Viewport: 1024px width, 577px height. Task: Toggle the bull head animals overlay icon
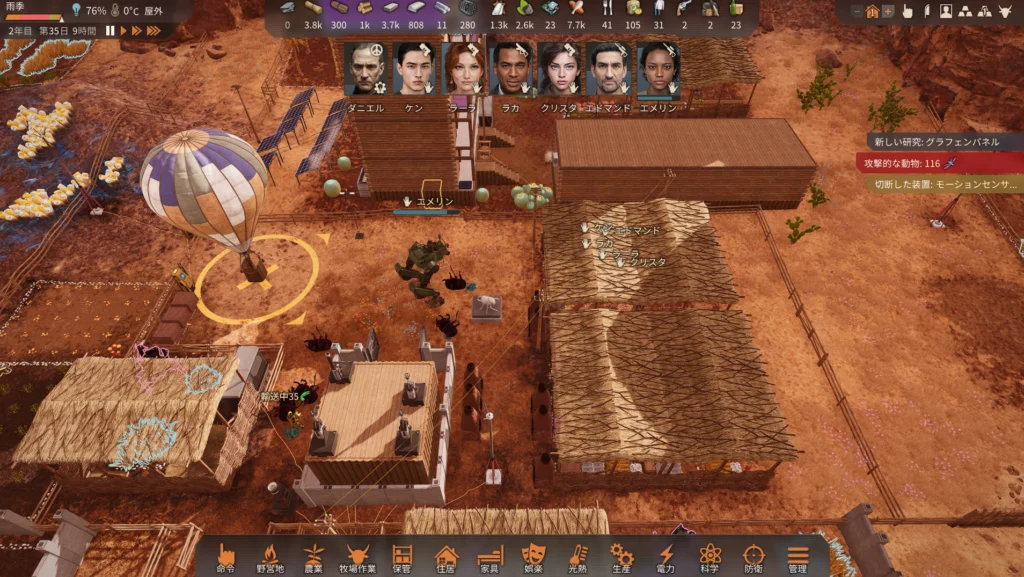(1005, 12)
